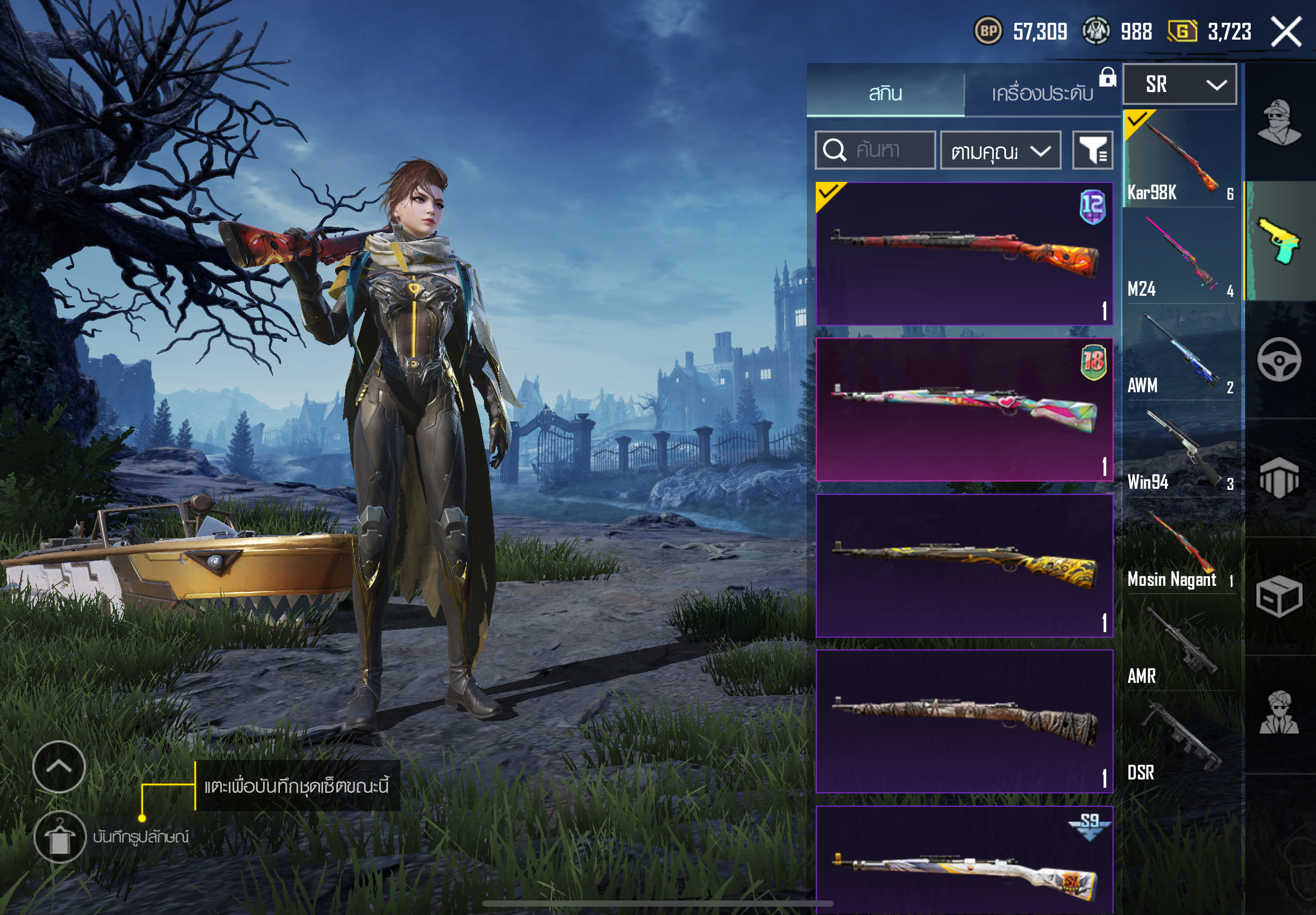Open the เครื่องประดับ accessories tab

[1042, 93]
